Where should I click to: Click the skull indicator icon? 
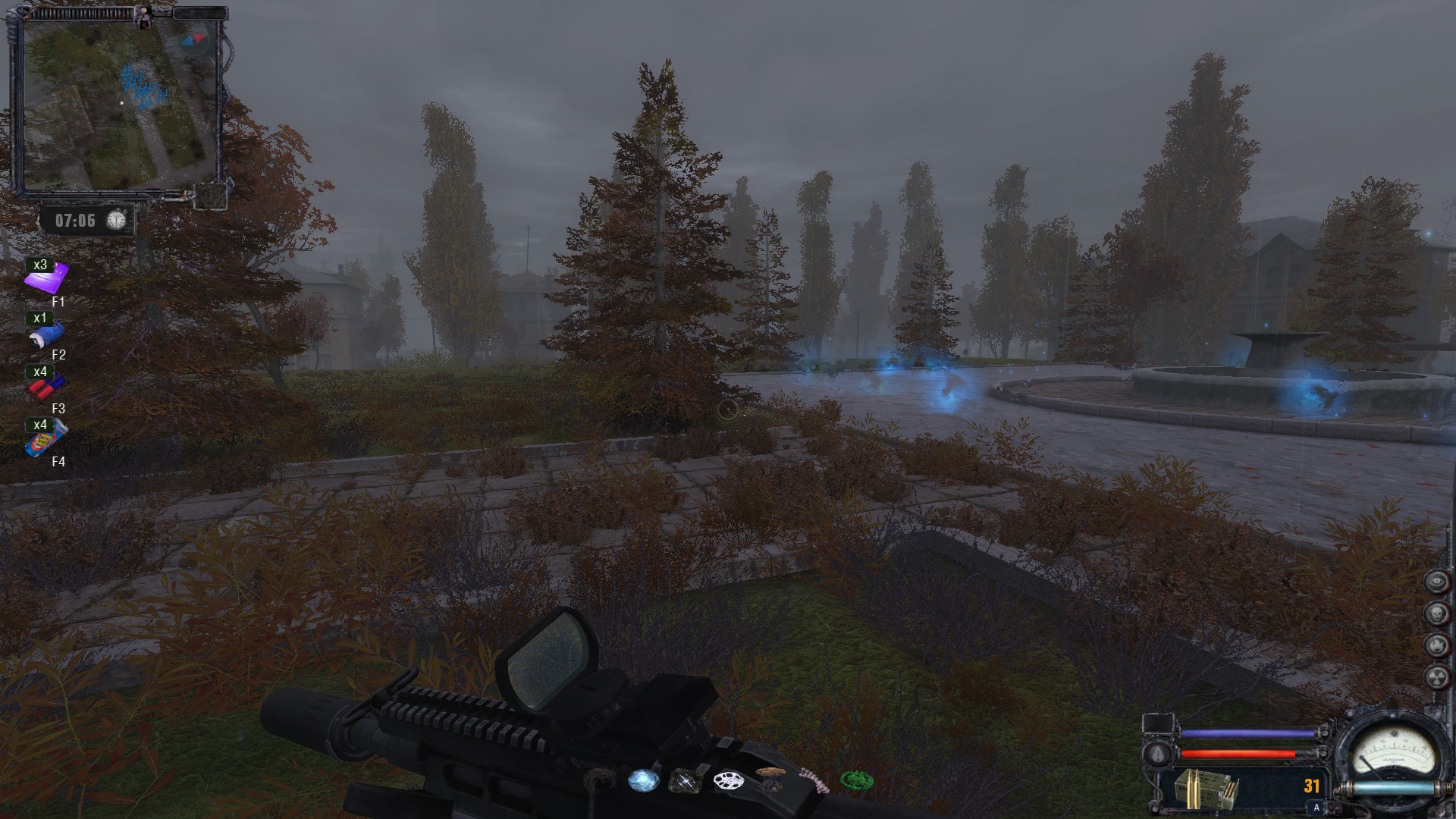click(x=1436, y=613)
